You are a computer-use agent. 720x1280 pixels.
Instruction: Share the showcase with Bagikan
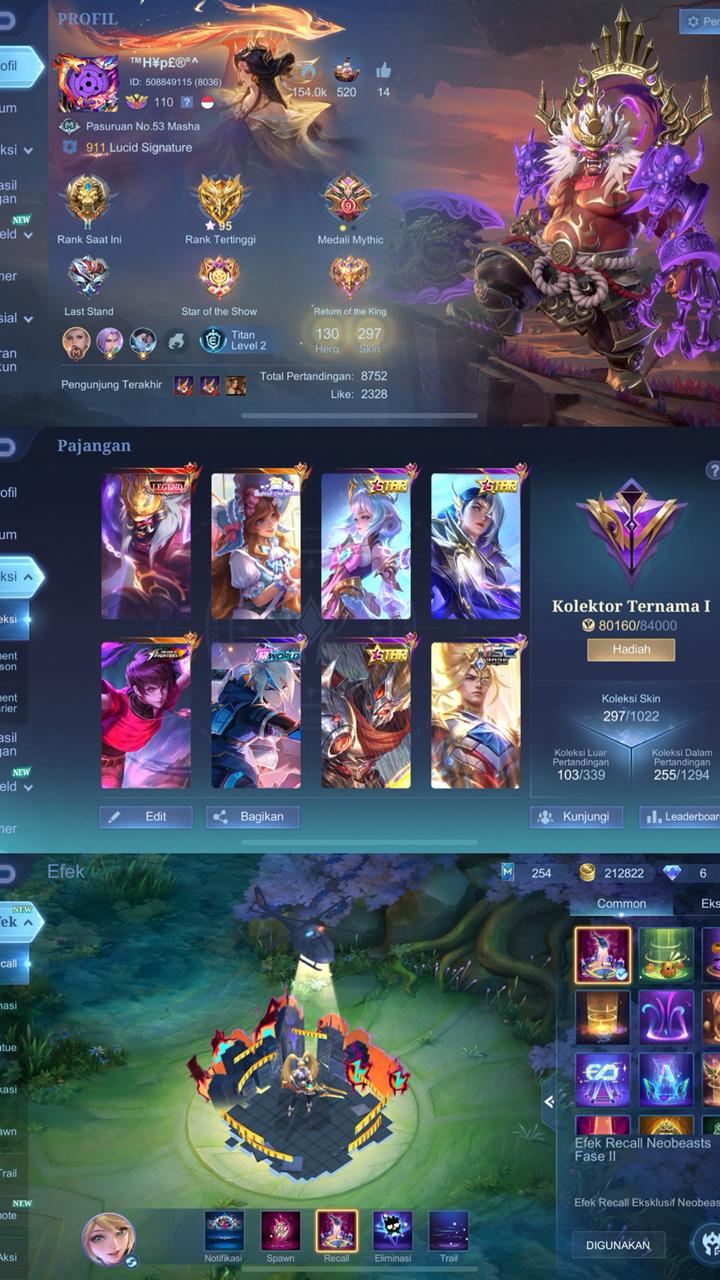click(252, 816)
